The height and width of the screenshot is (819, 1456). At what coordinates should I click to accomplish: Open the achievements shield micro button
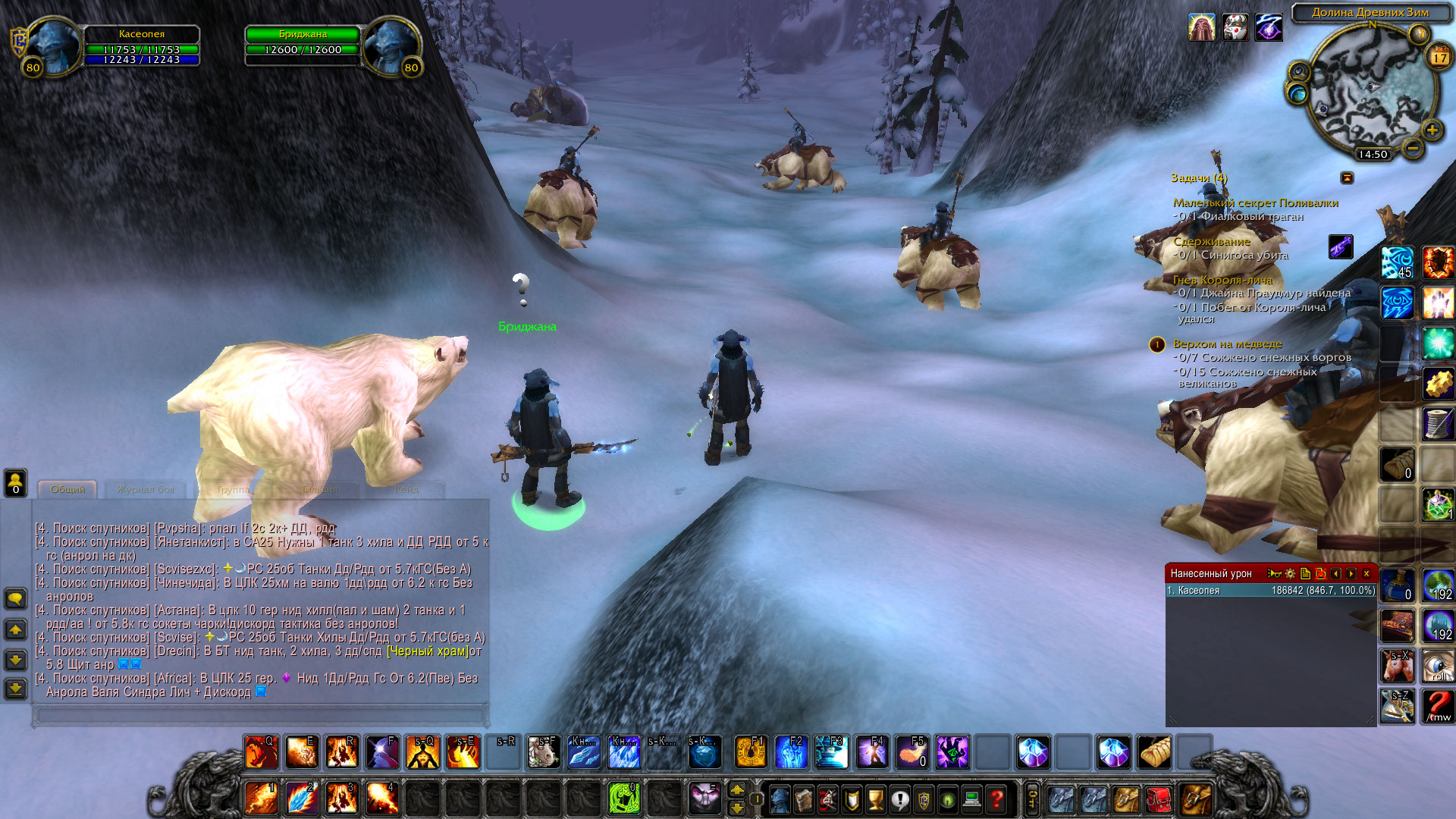(x=852, y=799)
